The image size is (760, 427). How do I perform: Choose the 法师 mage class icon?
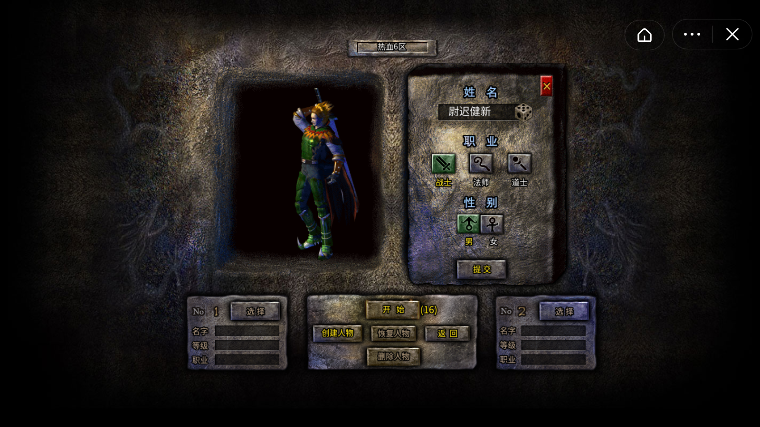pyautogui.click(x=481, y=163)
